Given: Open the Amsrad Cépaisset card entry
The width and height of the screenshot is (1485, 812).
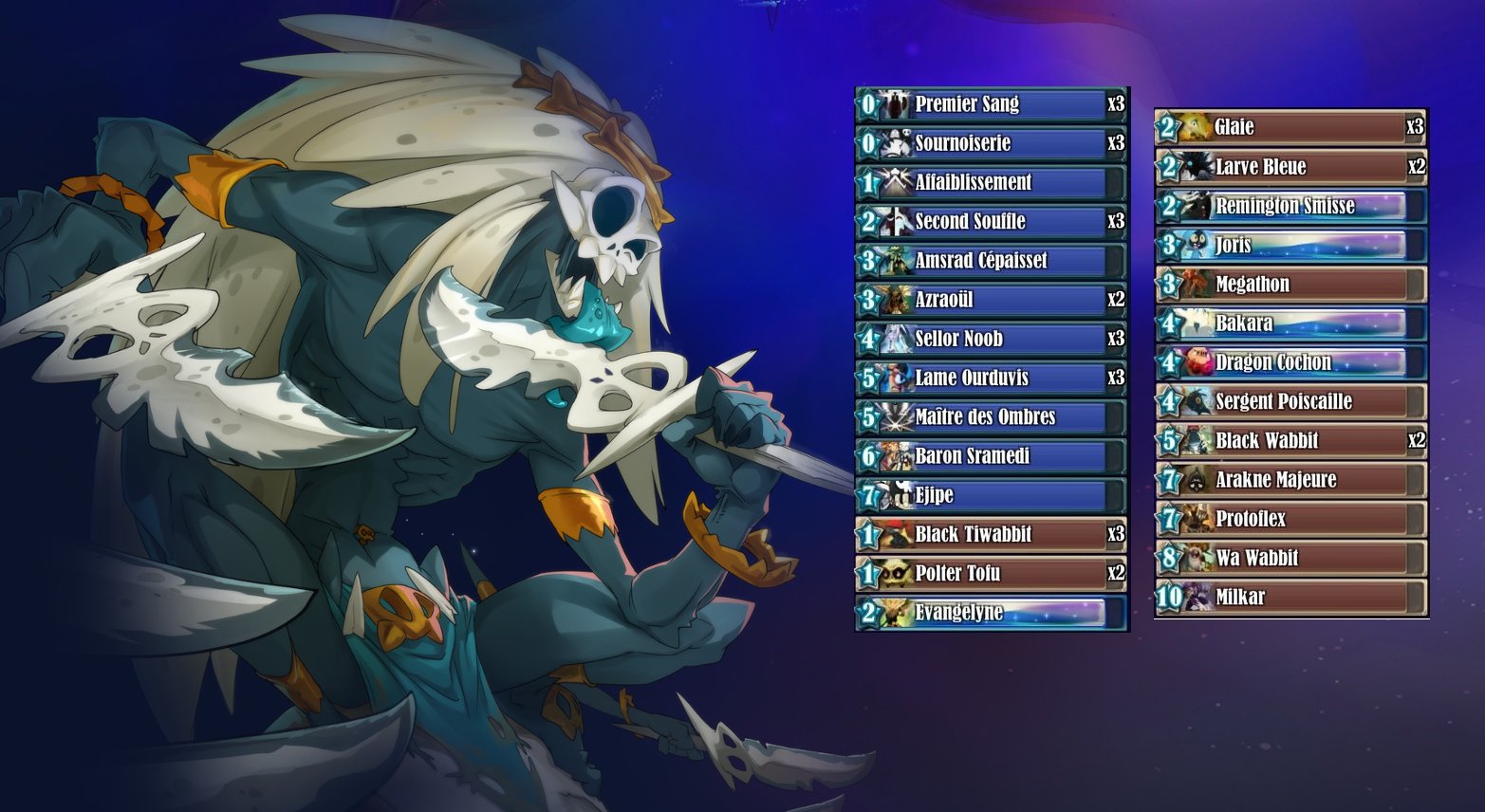Looking at the screenshot, I should pyautogui.click(x=992, y=260).
